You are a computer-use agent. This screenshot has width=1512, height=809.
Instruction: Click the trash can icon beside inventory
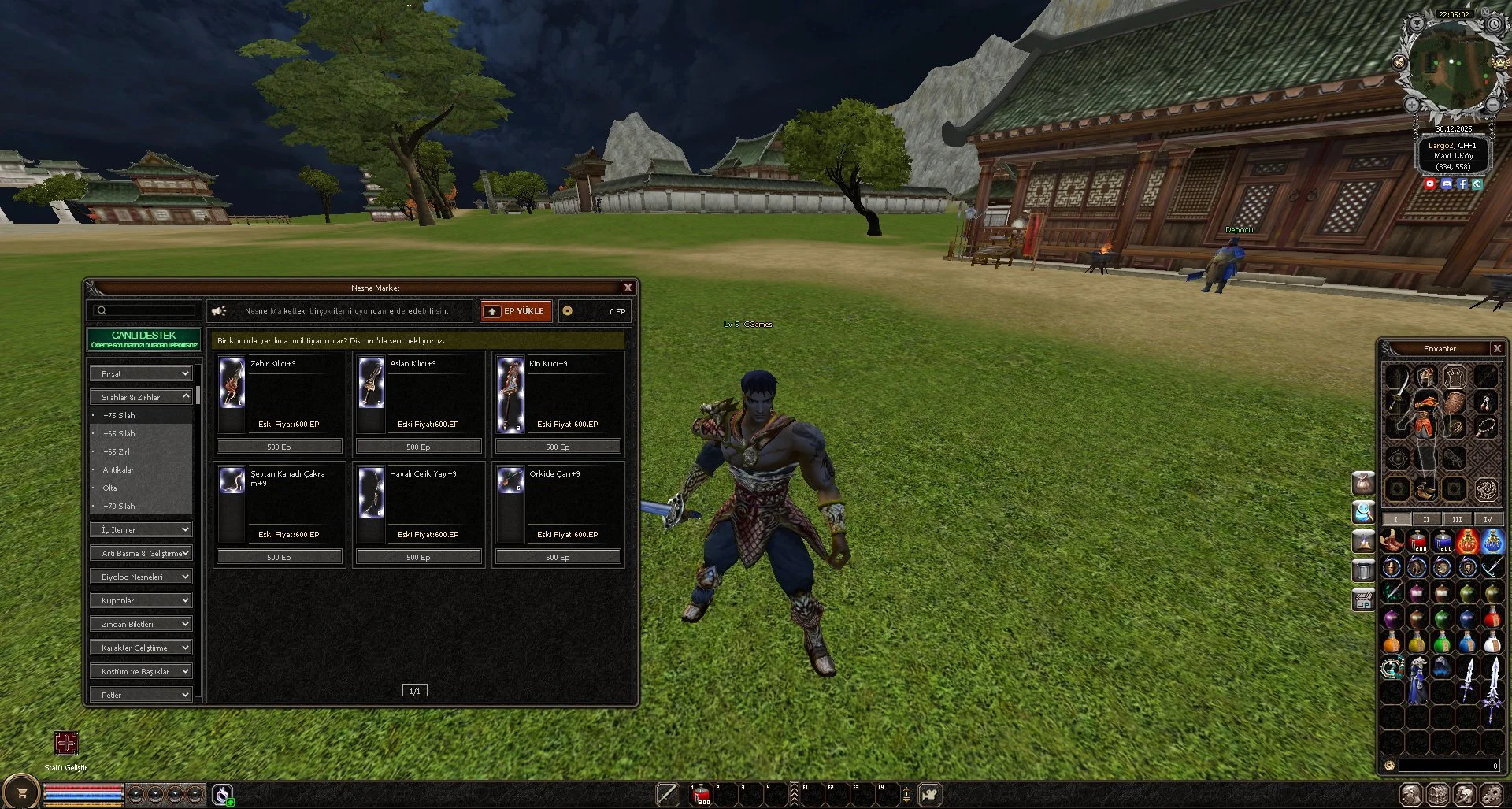click(1363, 569)
